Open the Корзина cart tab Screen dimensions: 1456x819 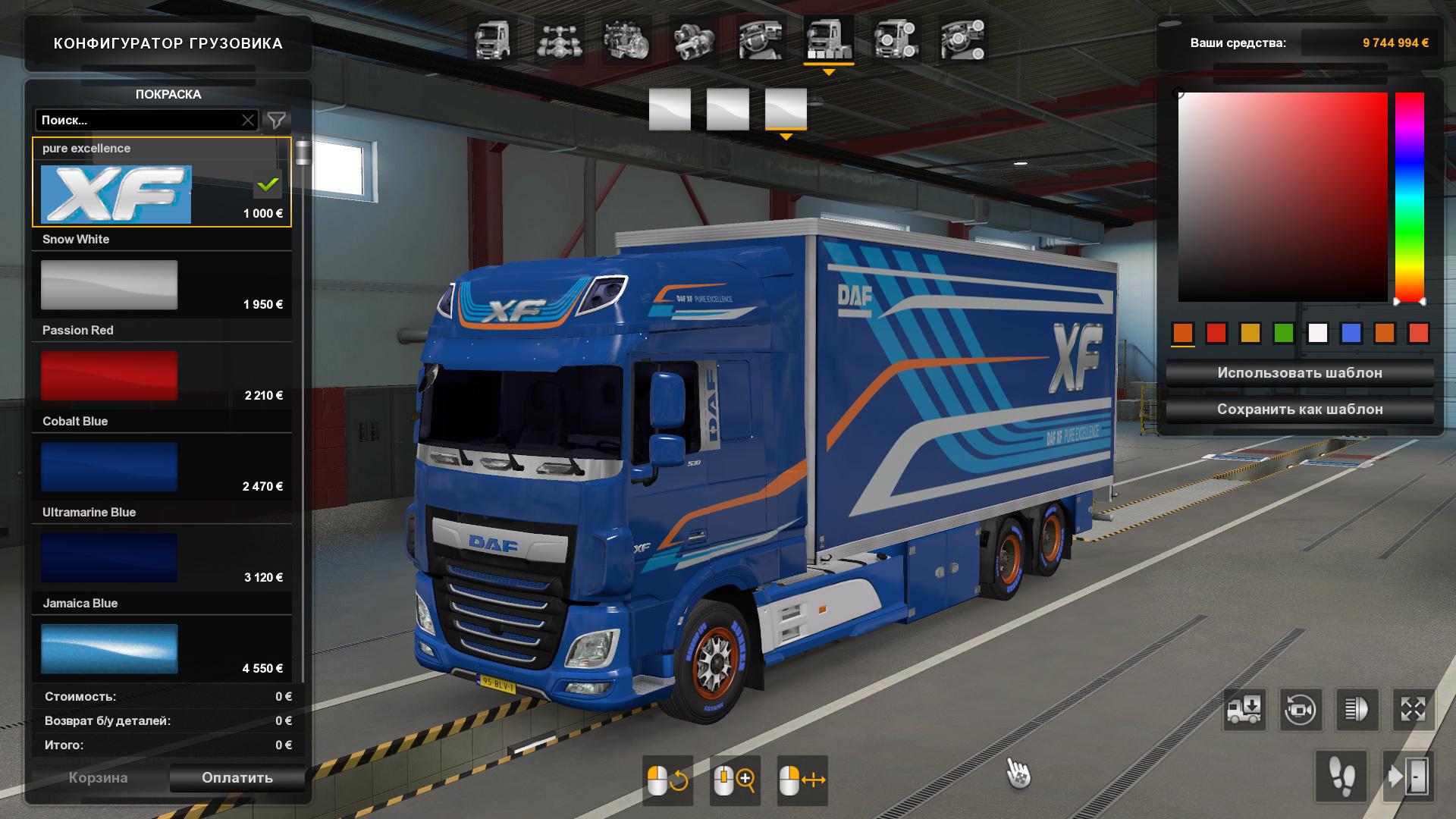(x=98, y=777)
